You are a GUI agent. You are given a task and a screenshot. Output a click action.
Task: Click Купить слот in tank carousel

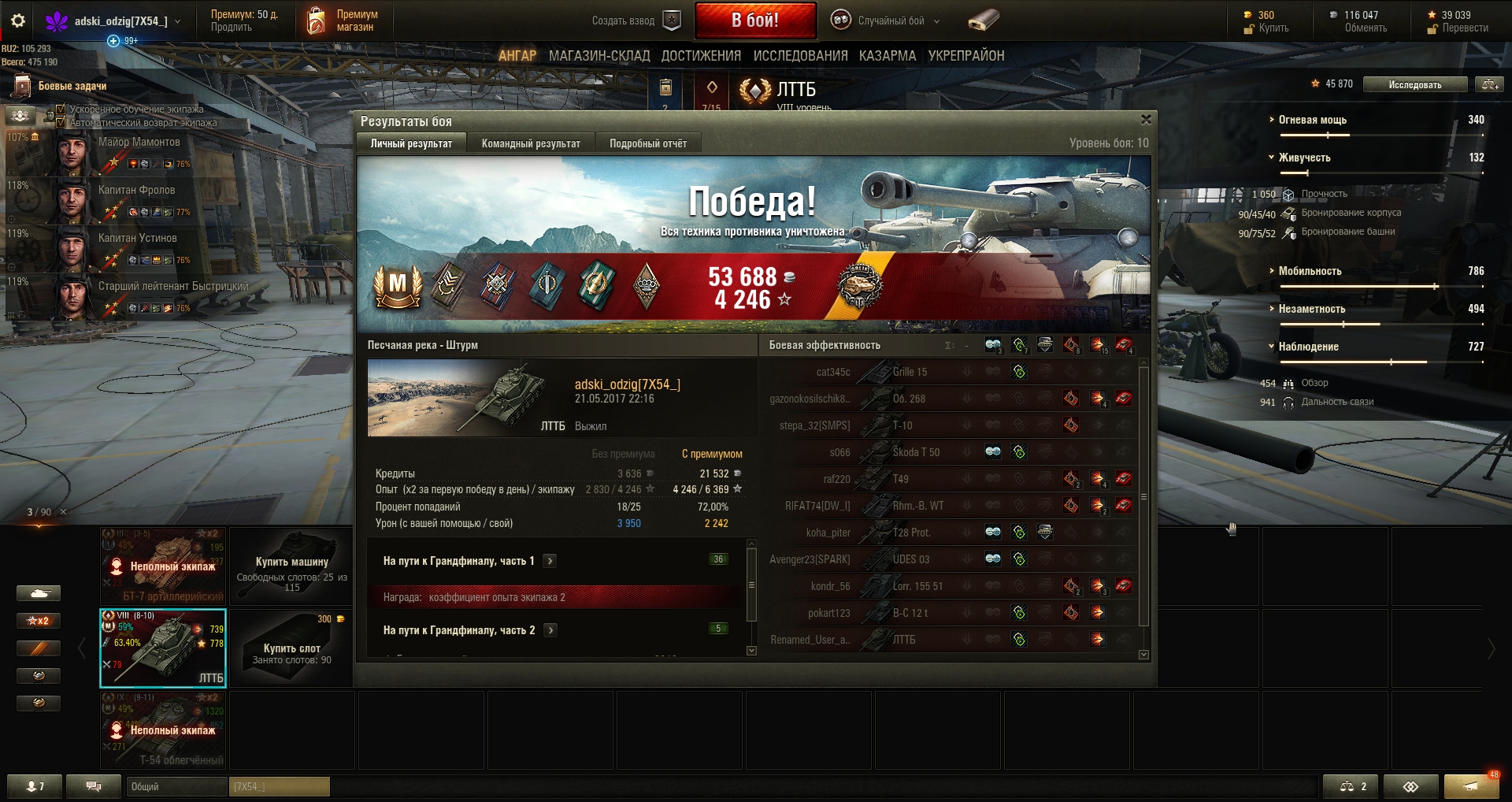[x=291, y=648]
